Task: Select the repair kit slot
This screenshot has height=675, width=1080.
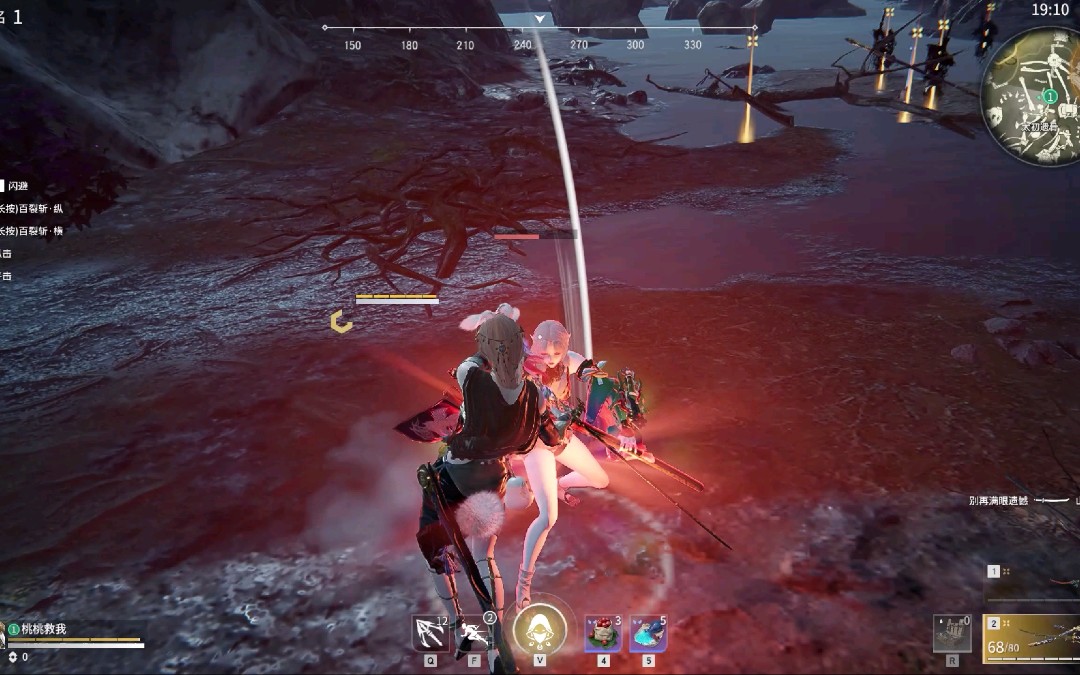Action: point(952,633)
